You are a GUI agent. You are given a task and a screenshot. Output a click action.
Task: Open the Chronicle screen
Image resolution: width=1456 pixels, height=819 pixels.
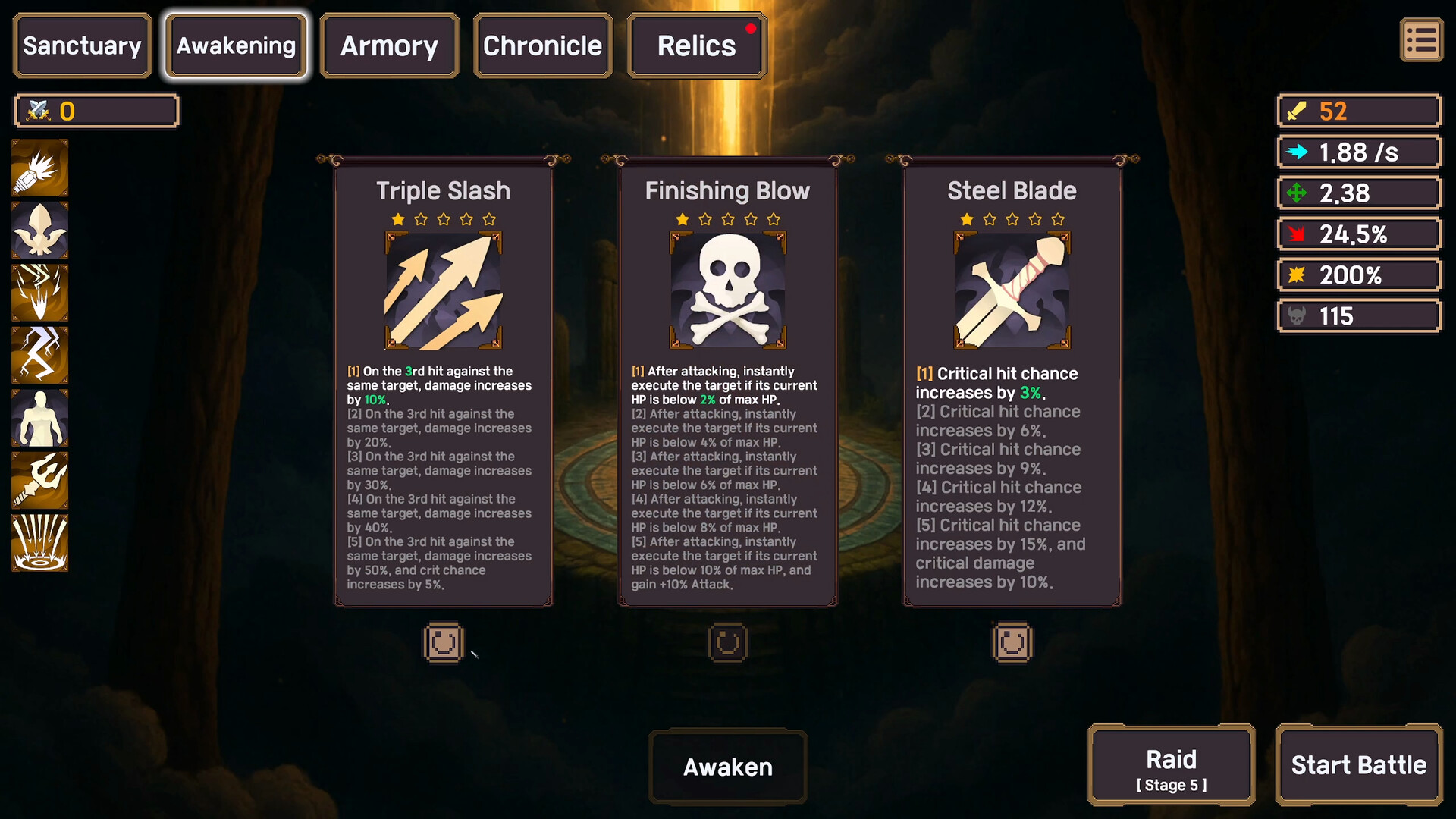[542, 45]
